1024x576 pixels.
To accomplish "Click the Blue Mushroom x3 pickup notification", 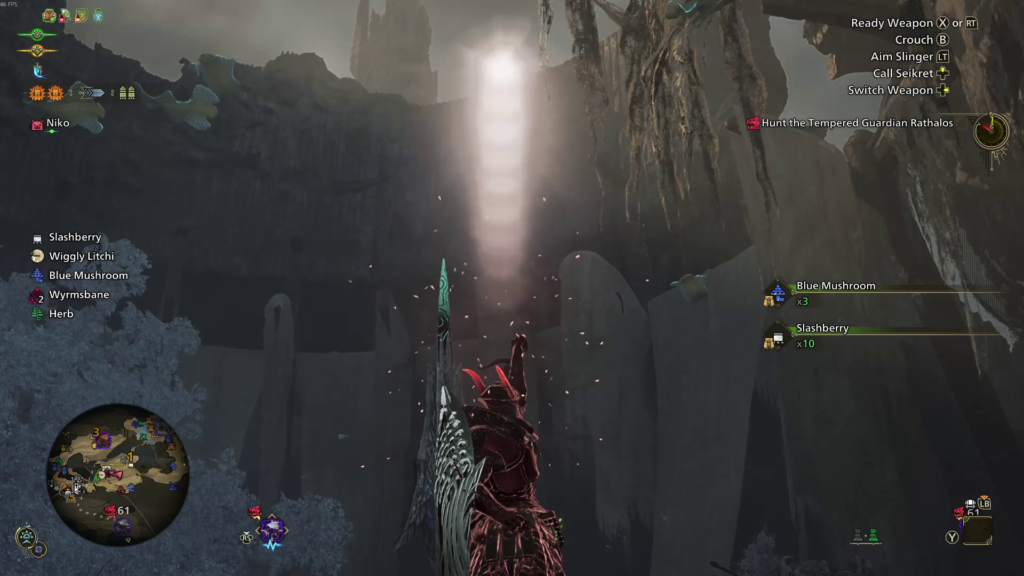I will 835,286.
